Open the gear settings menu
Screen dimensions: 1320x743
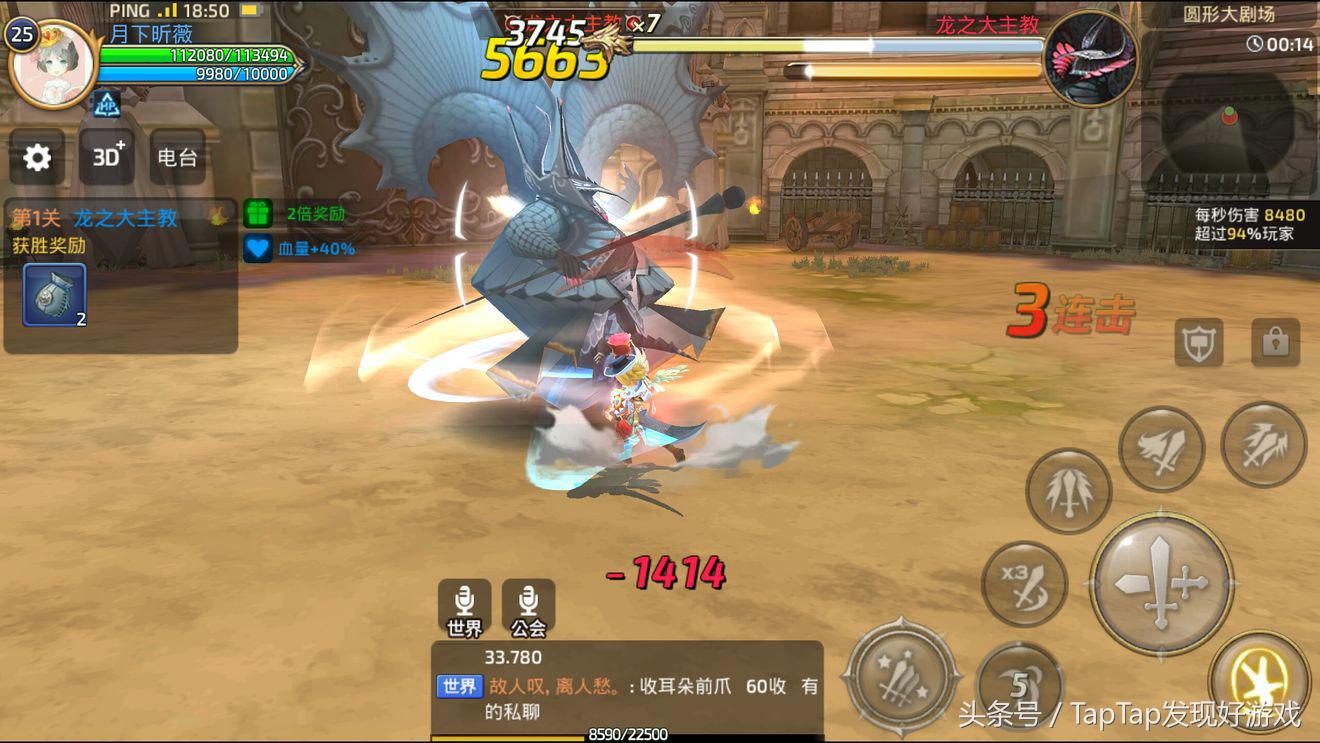tap(37, 157)
